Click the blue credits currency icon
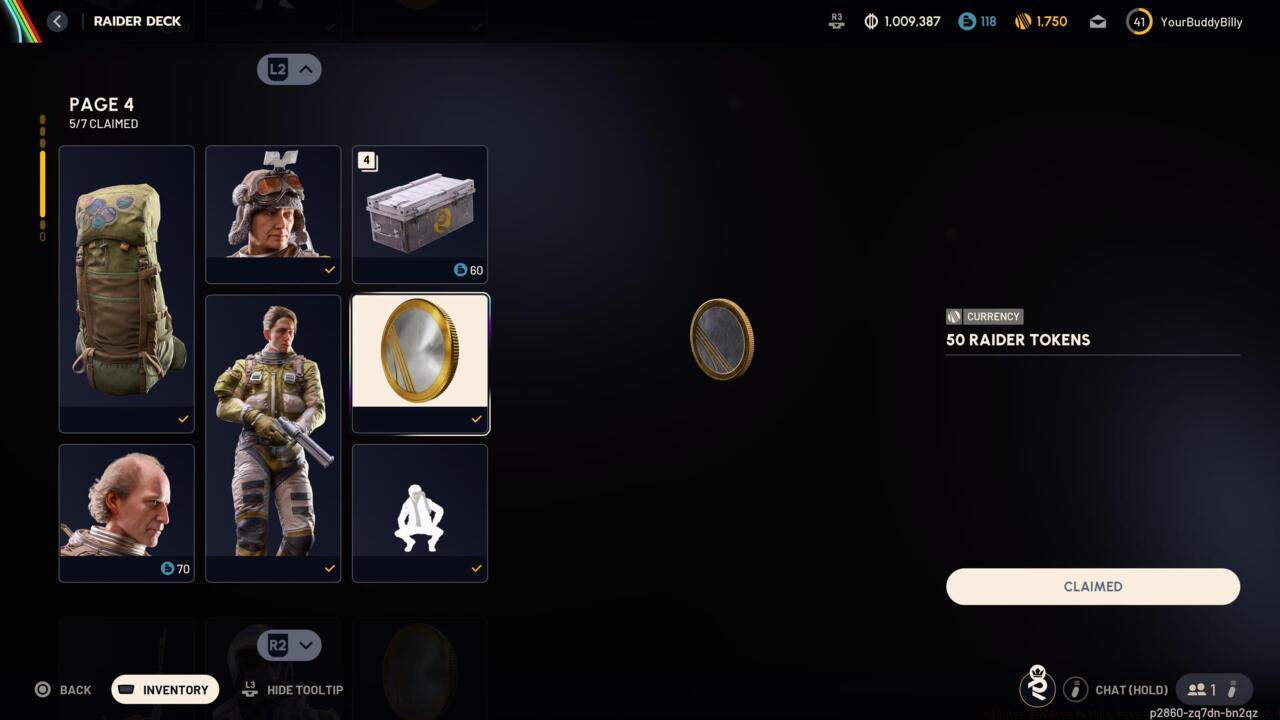Image resolution: width=1280 pixels, height=720 pixels. point(966,20)
